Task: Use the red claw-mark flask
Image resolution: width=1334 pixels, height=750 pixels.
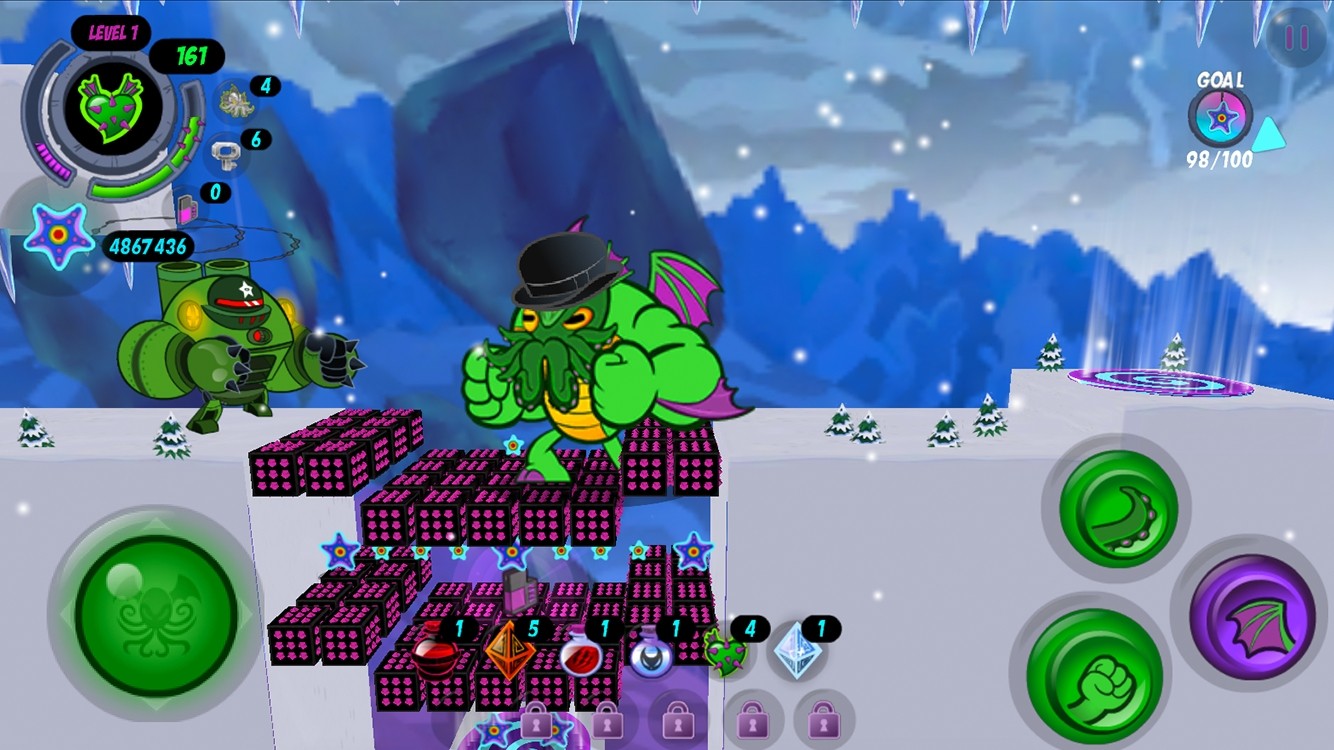Action: [578, 655]
